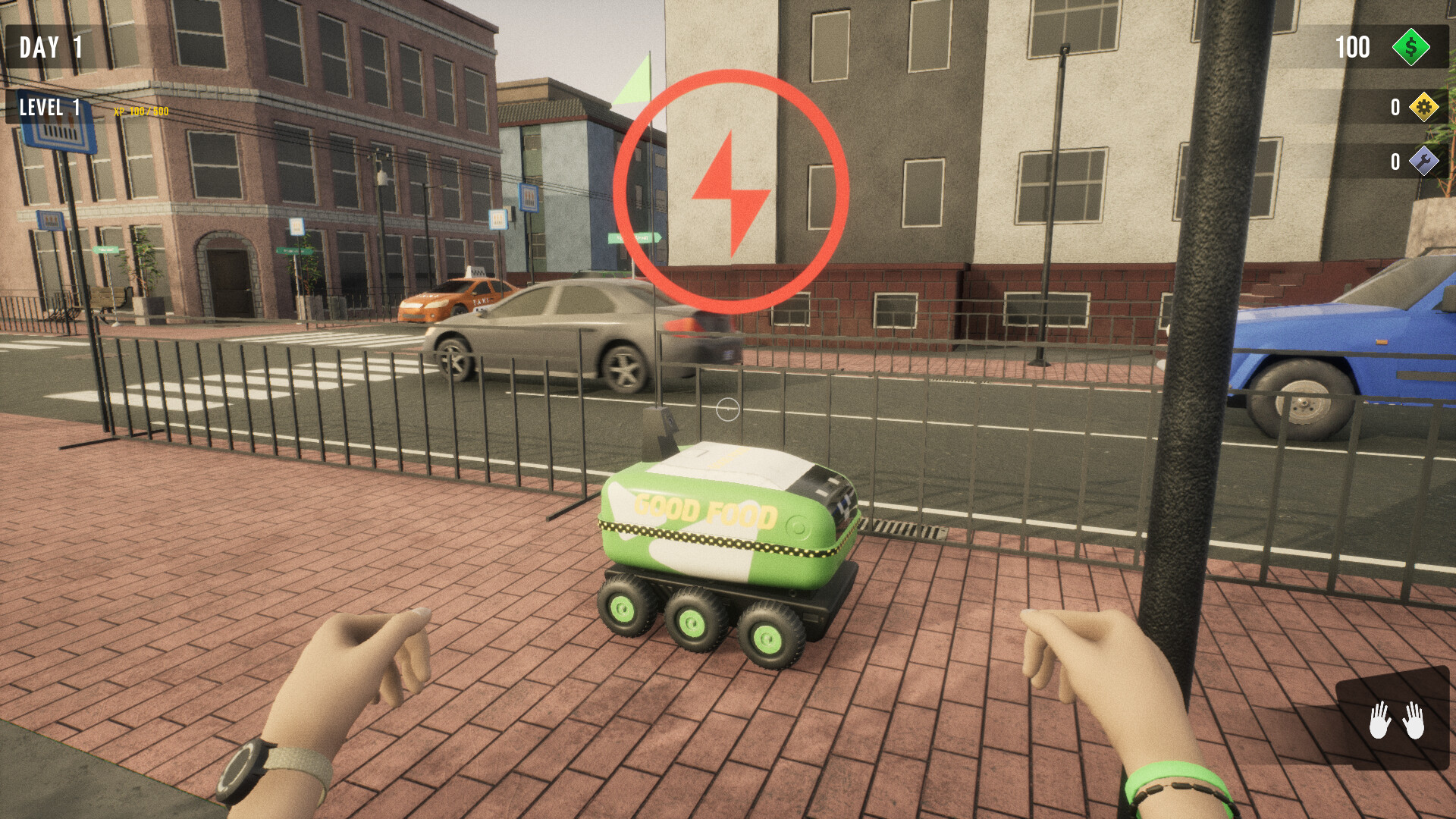Click the red lightning charge indicator
Image resolution: width=1456 pixels, height=819 pixels.
[733, 190]
